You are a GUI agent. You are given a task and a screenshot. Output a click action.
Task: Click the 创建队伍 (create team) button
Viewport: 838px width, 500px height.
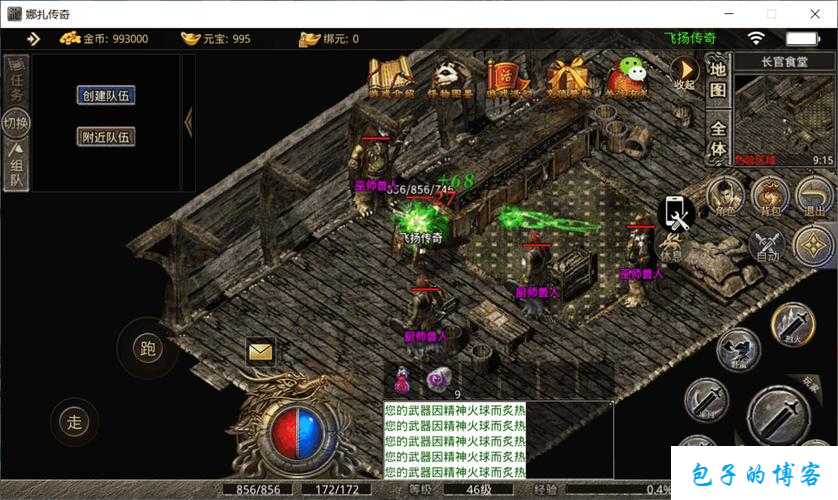[x=106, y=95]
